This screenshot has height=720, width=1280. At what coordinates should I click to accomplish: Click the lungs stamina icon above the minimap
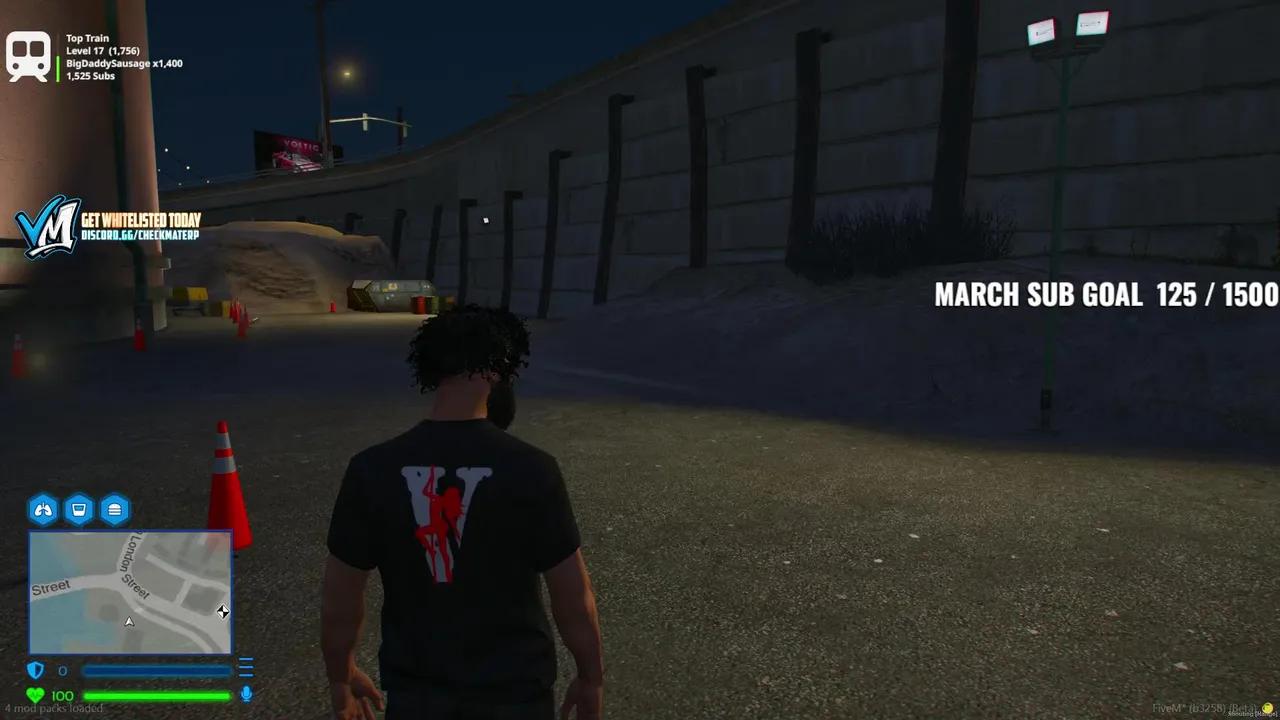(x=42, y=510)
